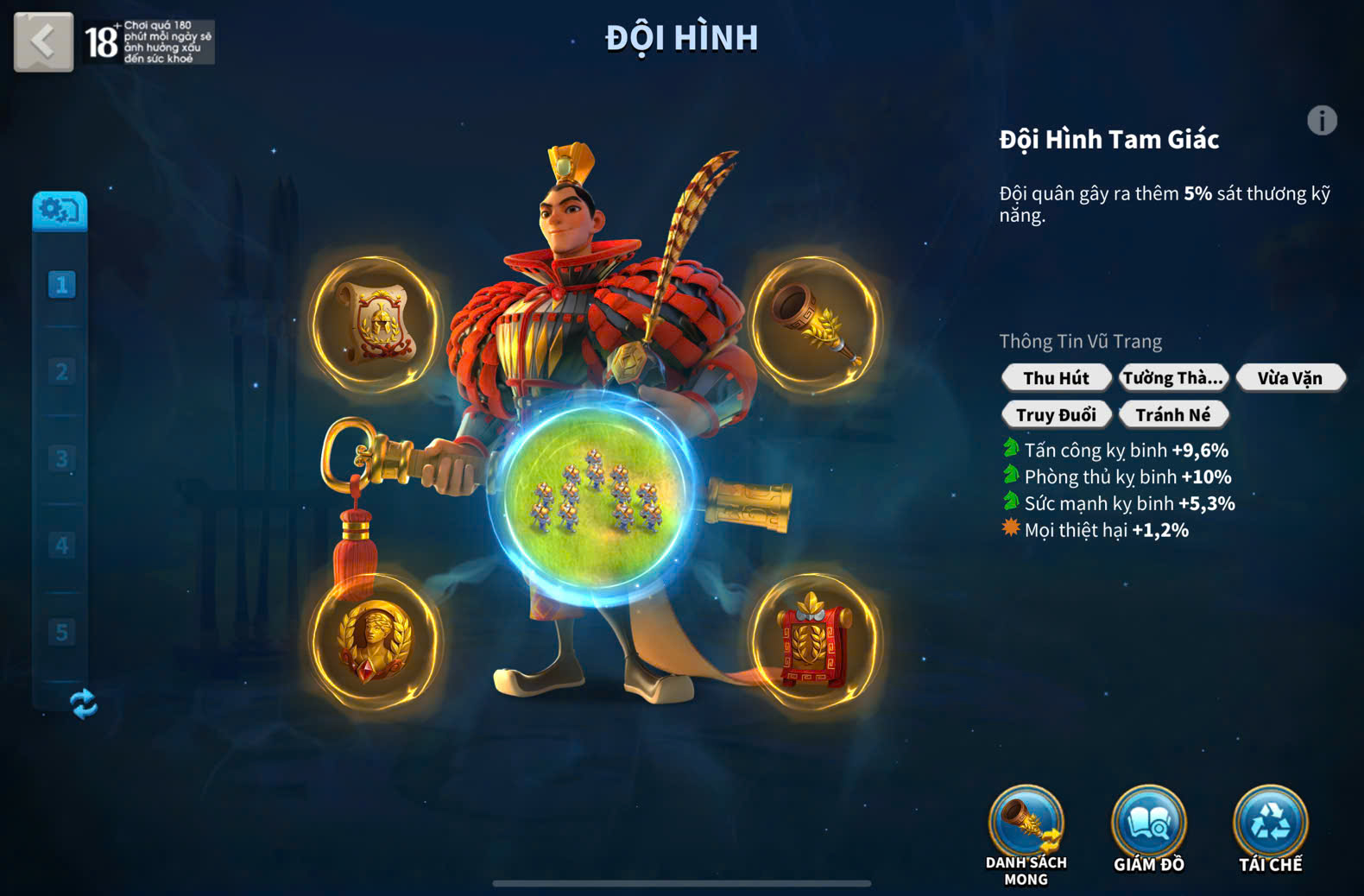
Task: Switch to formation preset 5
Action: (61, 632)
